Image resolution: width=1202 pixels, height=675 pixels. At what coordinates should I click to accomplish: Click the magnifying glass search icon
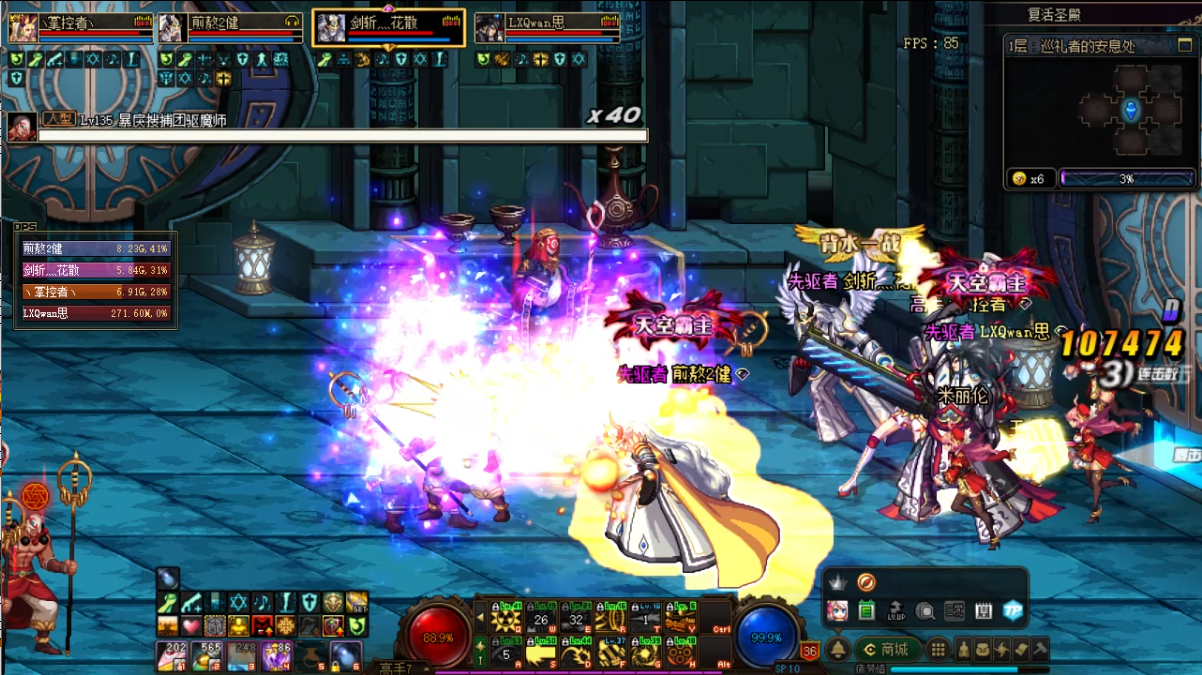[x=925, y=611]
